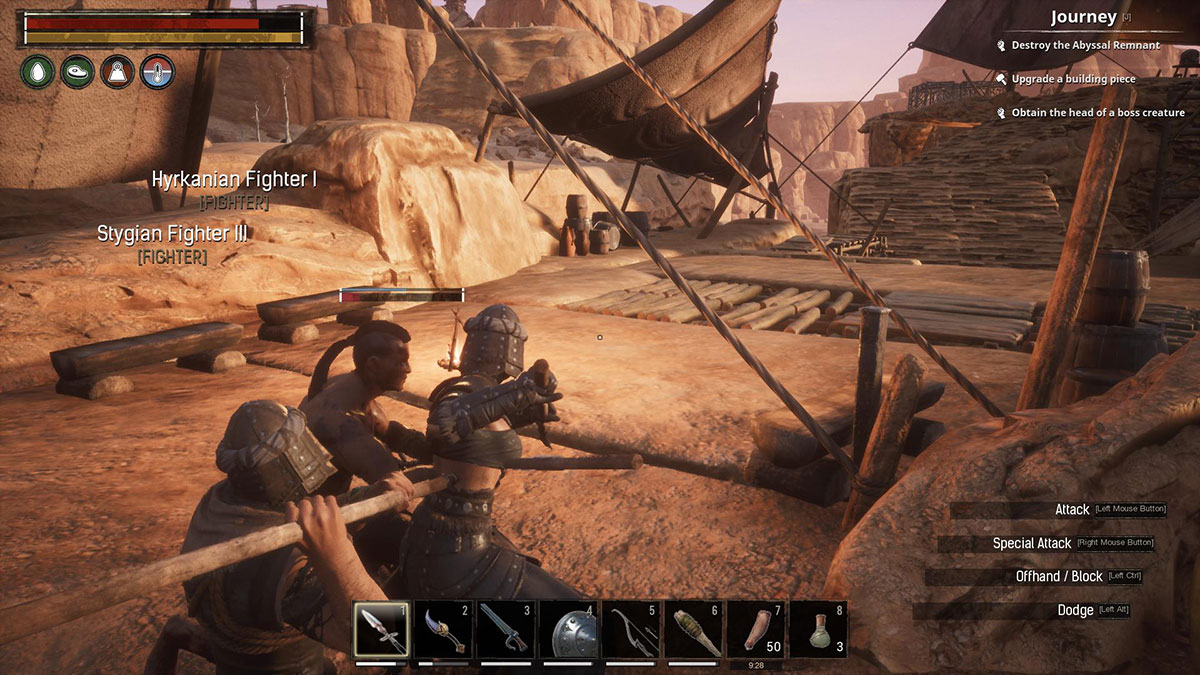Screen dimensions: 1200x675
Task: Select the Upgrade a building piece objective
Action: (1073, 78)
